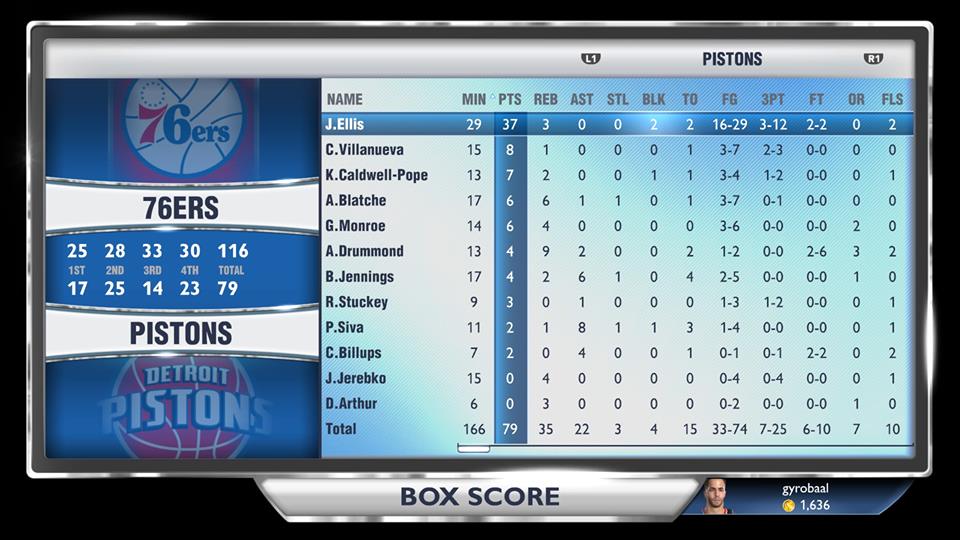Choose the D.Arthur row
The height and width of the screenshot is (540, 960).
coord(351,404)
